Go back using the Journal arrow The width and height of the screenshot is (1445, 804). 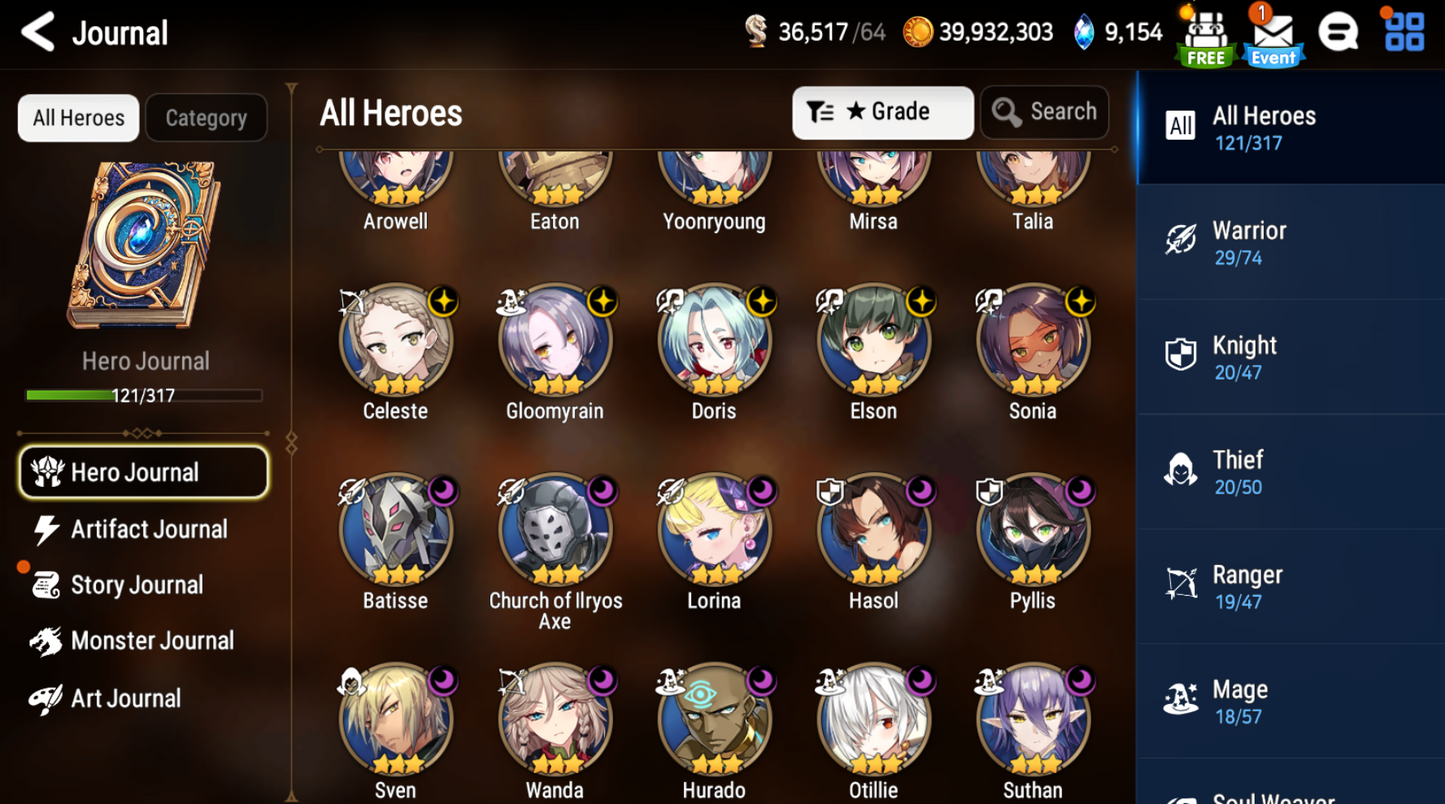(x=36, y=32)
